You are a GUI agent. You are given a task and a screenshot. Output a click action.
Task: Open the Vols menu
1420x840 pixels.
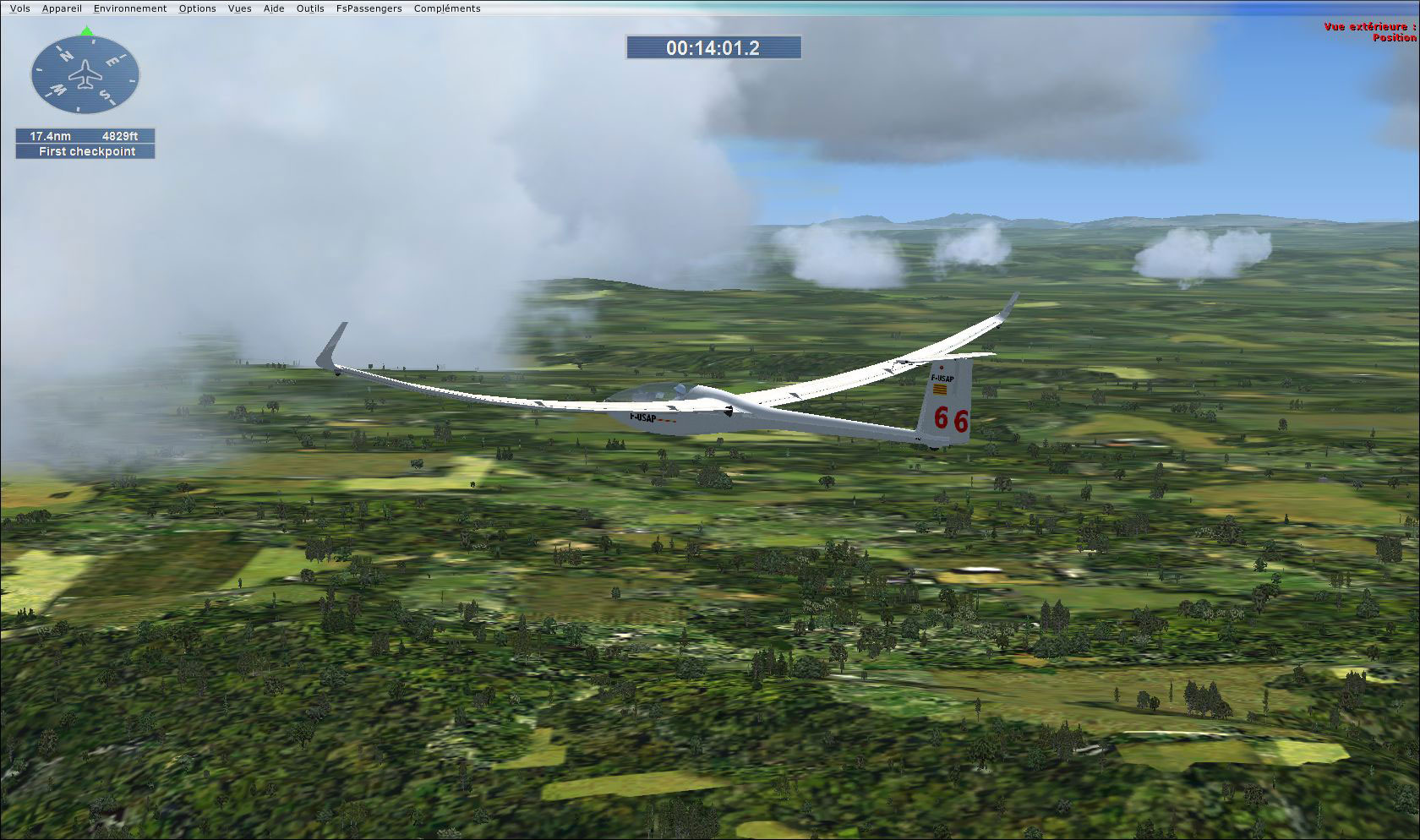pyautogui.click(x=19, y=8)
